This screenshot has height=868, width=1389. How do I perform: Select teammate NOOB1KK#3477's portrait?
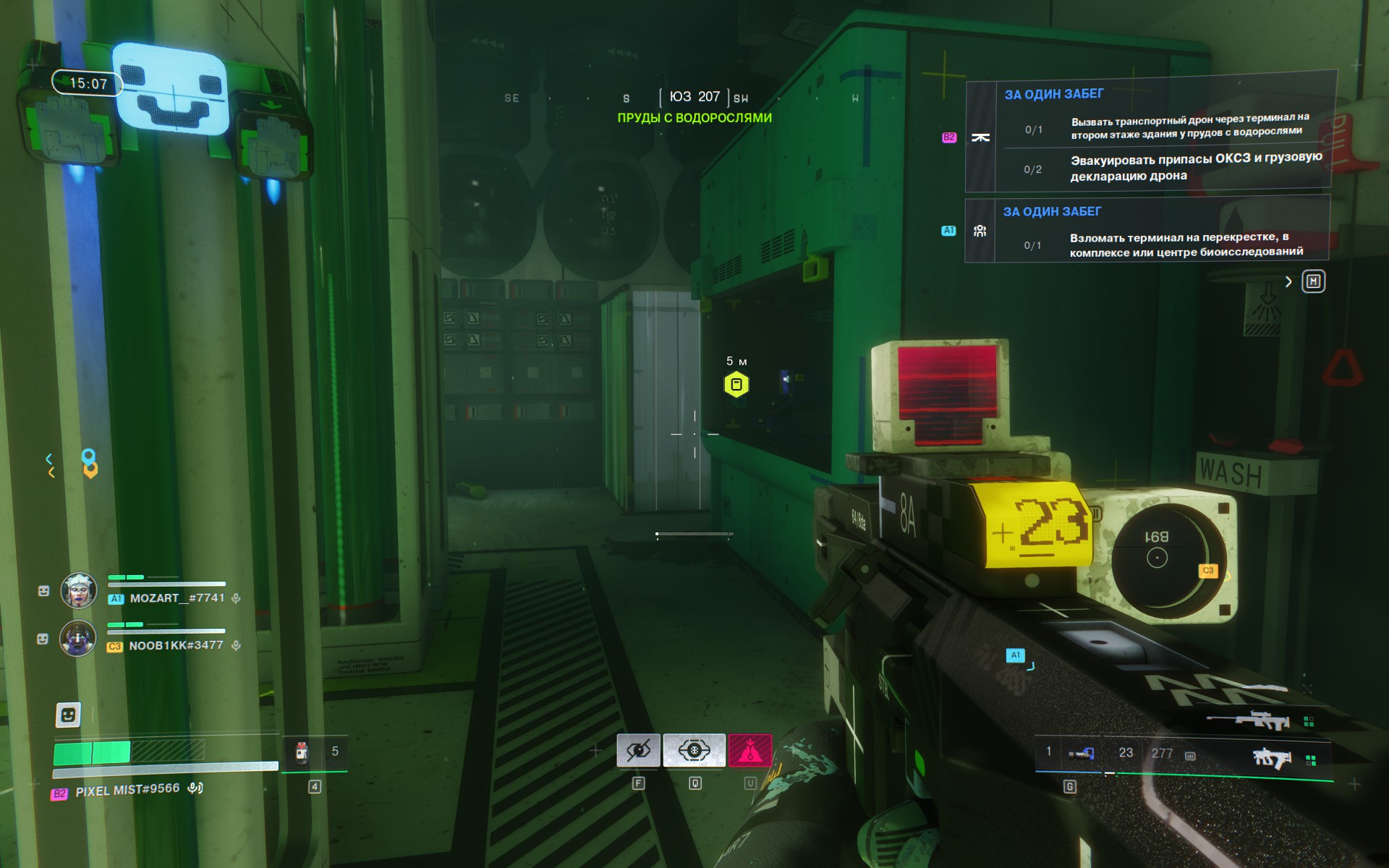pos(78,638)
